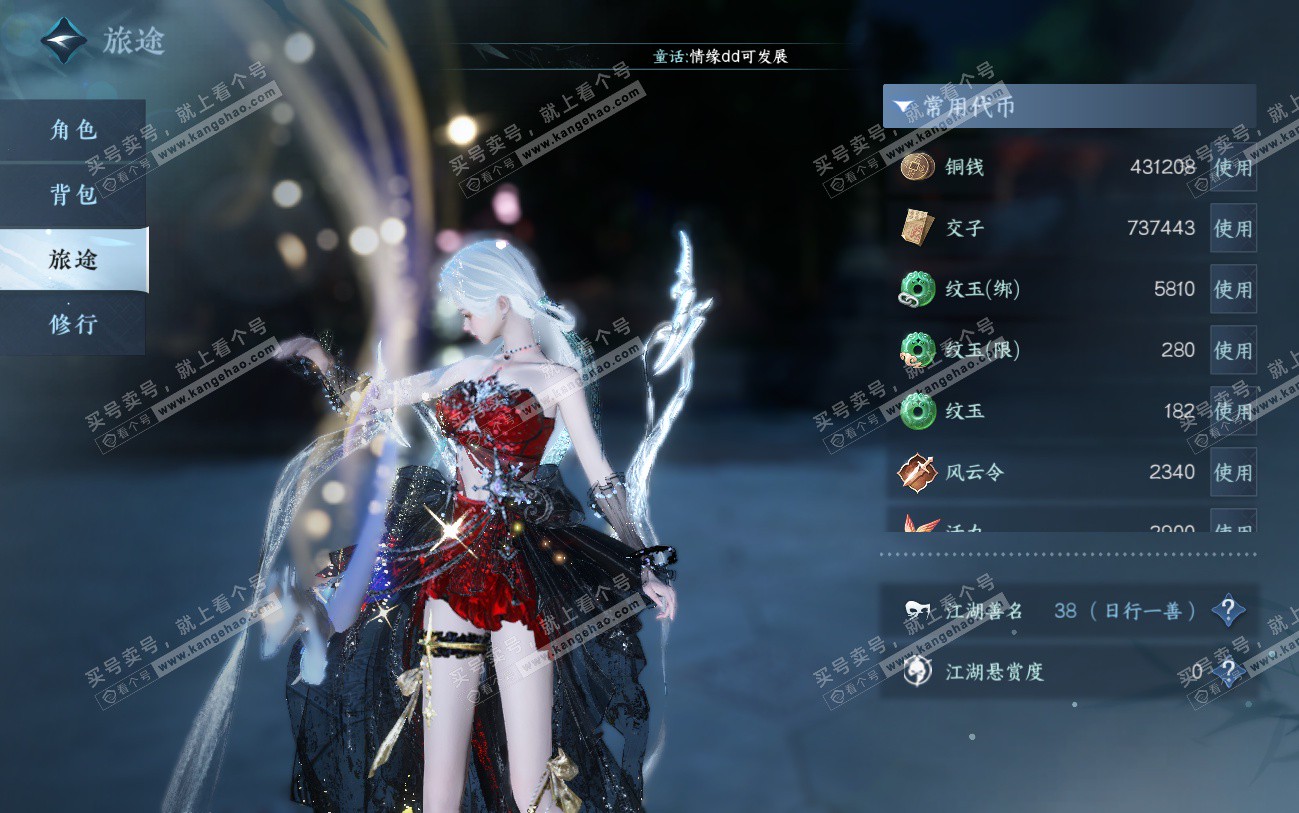Switch to the 角色 tab
This screenshot has width=1299, height=813.
(73, 130)
